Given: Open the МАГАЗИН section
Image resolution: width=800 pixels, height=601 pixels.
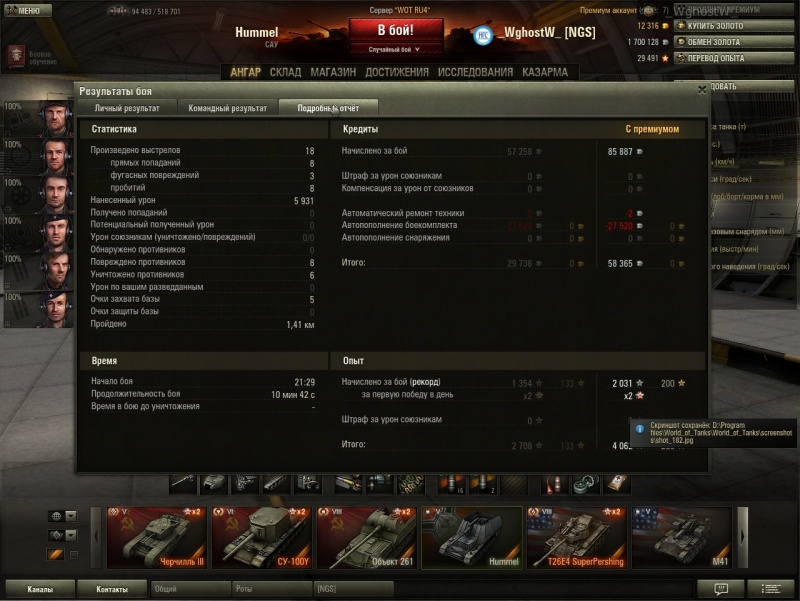Looking at the screenshot, I should pos(333,72).
